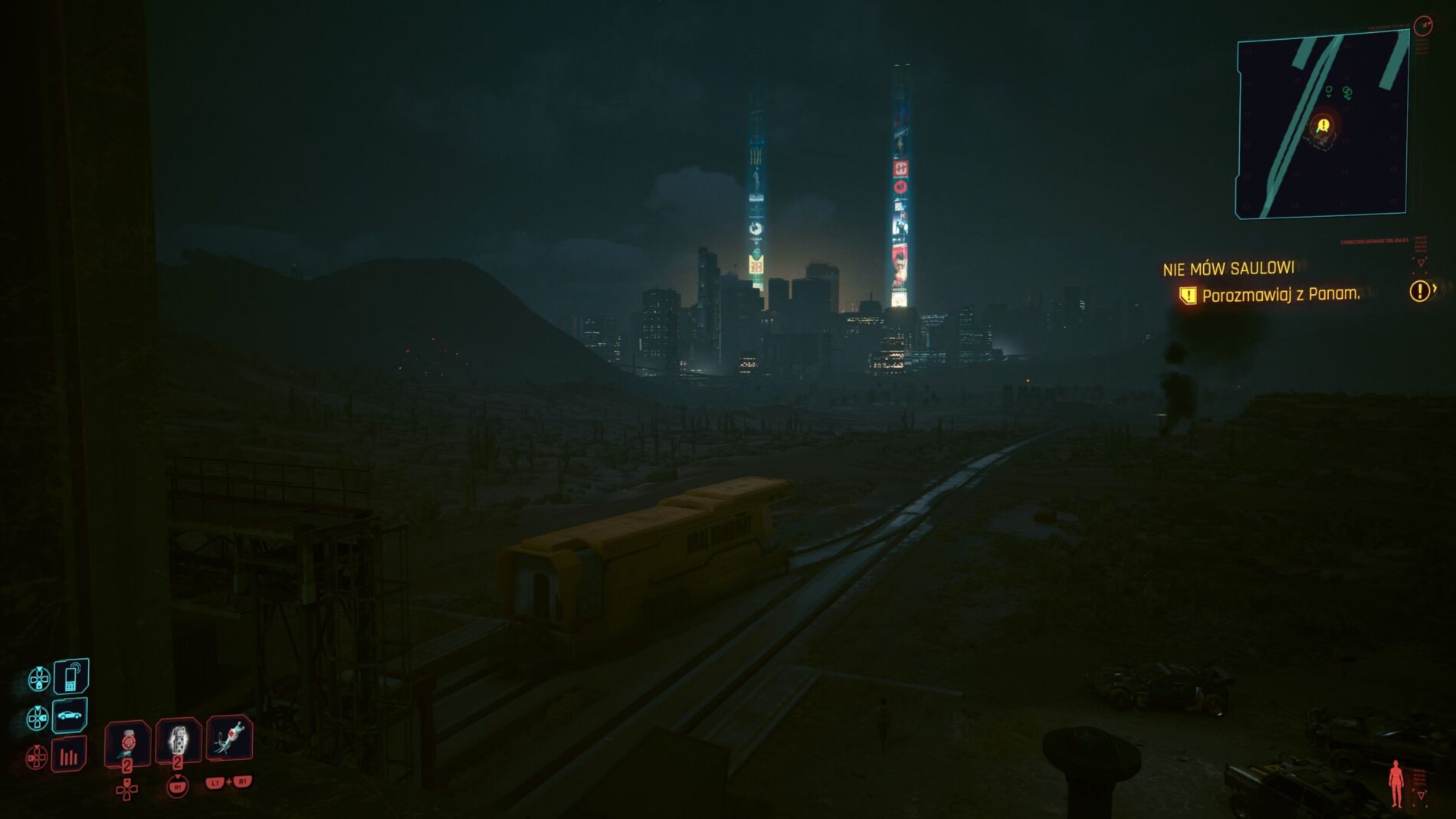Activate the projectile launcher cyberware slot
The width and height of the screenshot is (1456, 819).
[229, 738]
